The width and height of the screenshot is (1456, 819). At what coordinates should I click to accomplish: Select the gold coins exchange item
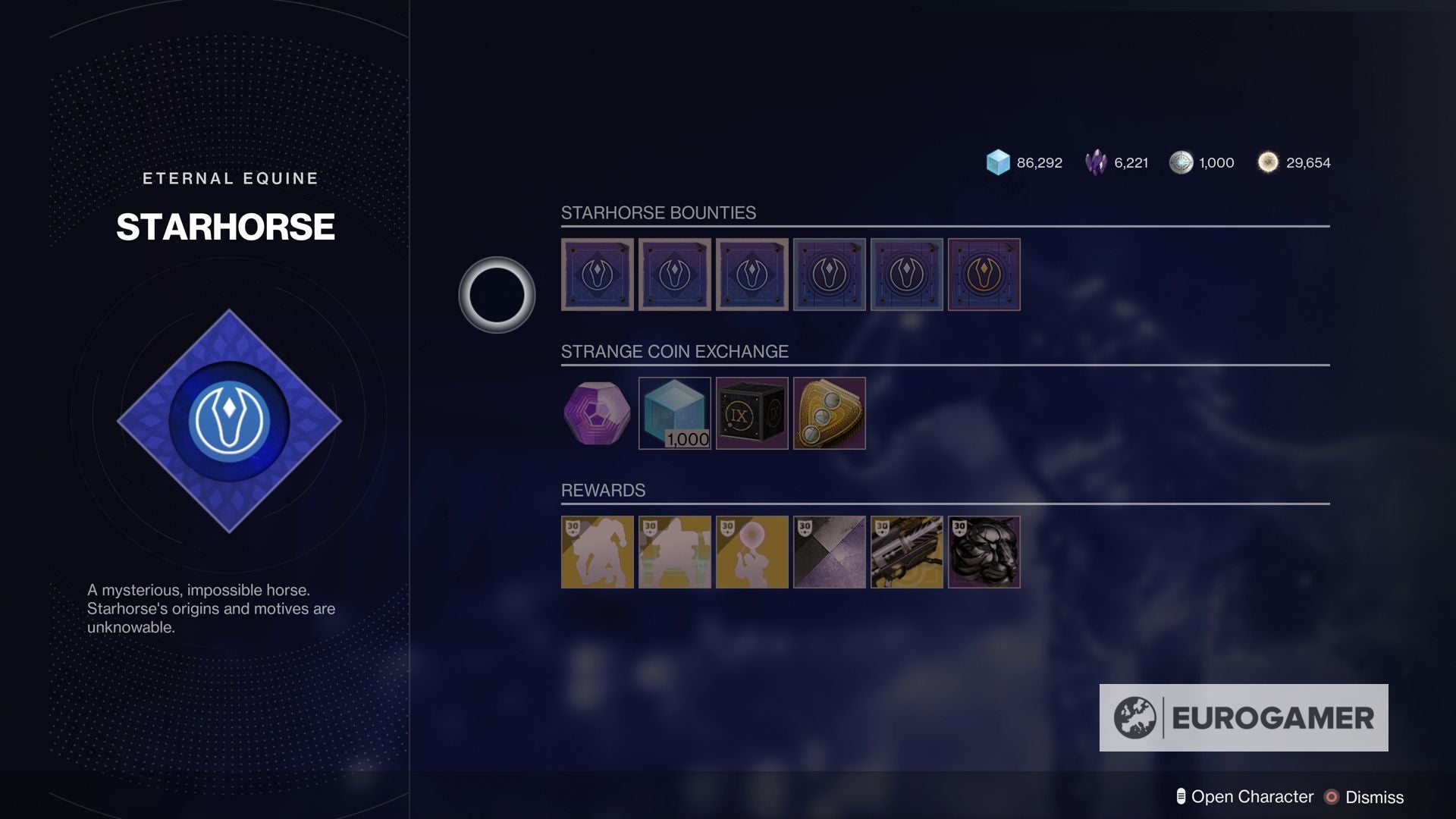[x=829, y=413]
